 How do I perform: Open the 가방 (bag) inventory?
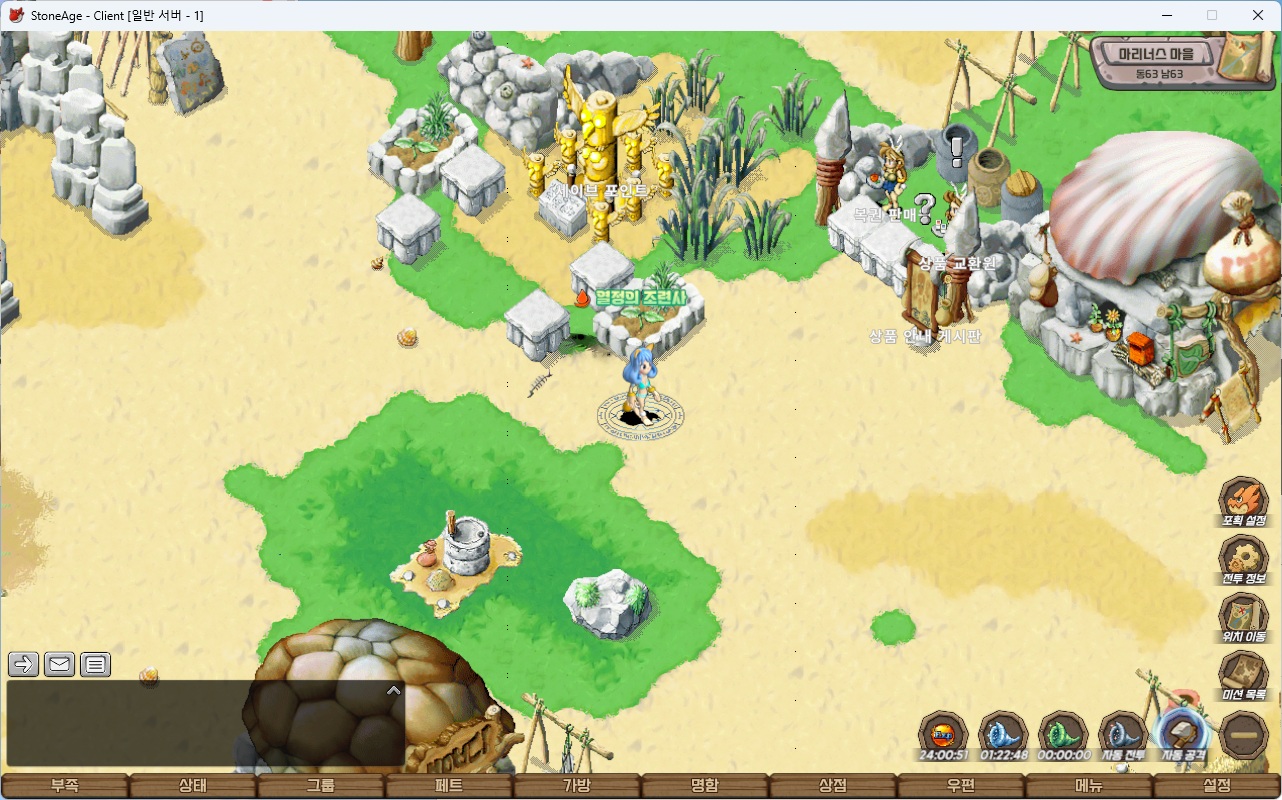pyautogui.click(x=577, y=786)
